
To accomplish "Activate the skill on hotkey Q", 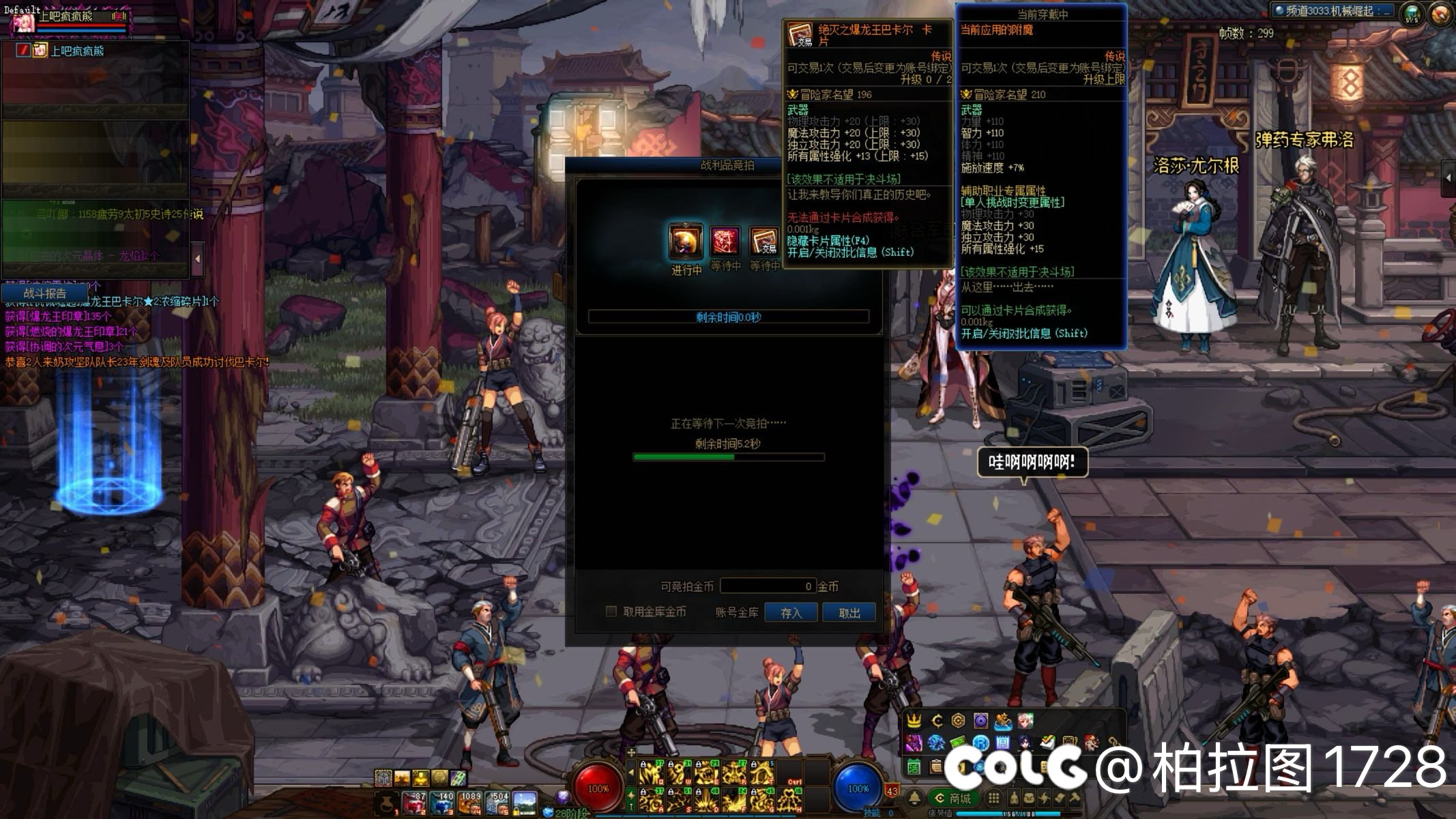I will click(x=652, y=773).
